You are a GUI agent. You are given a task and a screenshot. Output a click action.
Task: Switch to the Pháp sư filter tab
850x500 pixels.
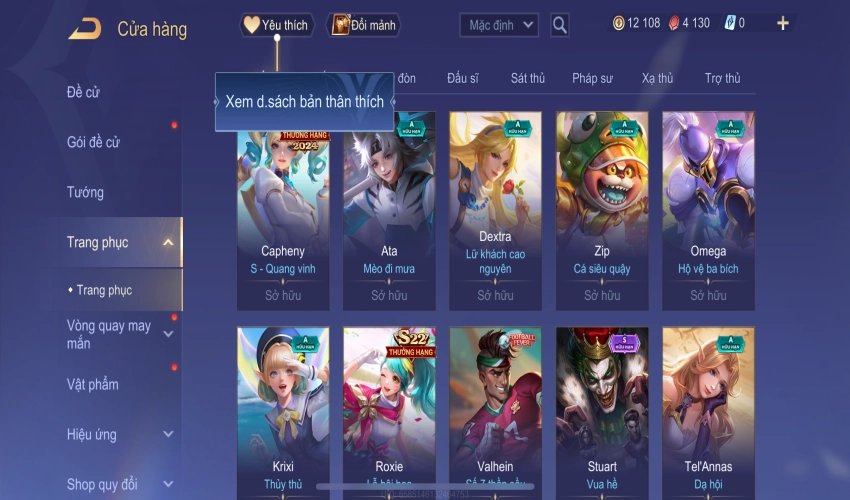593,78
